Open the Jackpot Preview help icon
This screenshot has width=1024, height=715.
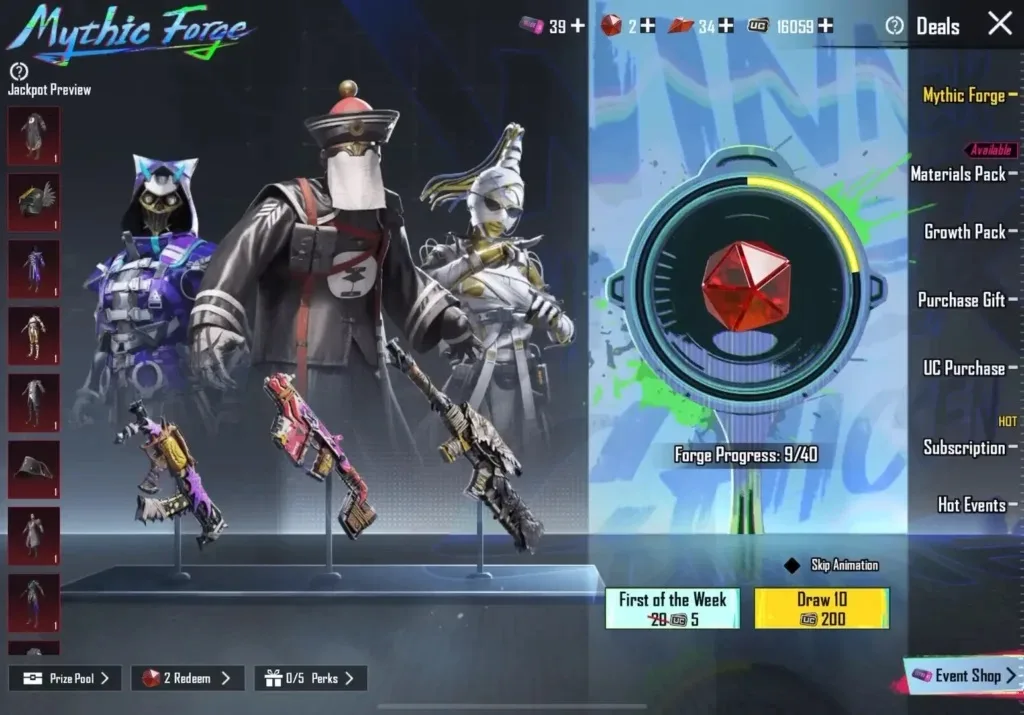[x=18, y=71]
